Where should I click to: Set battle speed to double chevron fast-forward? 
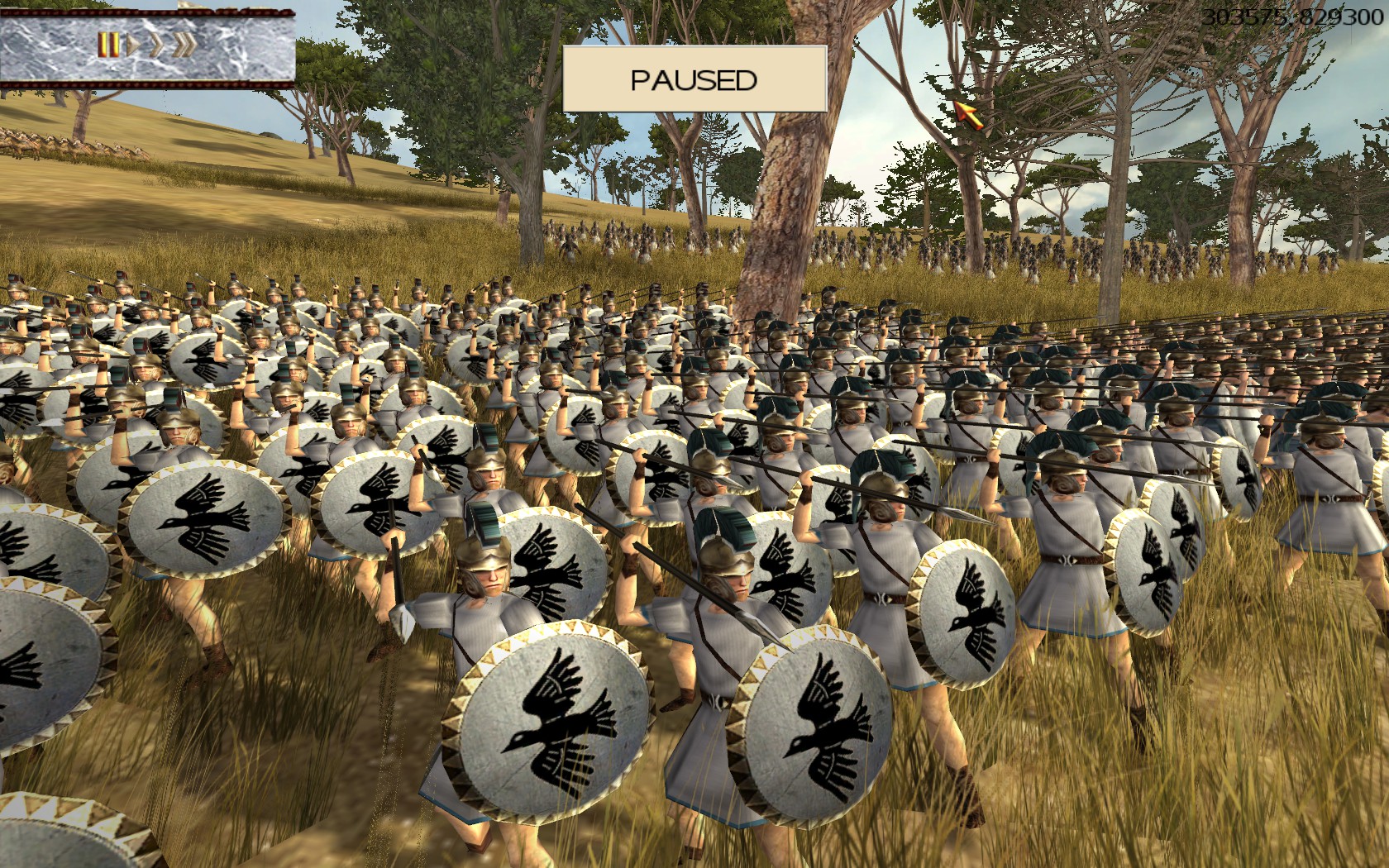tap(155, 44)
